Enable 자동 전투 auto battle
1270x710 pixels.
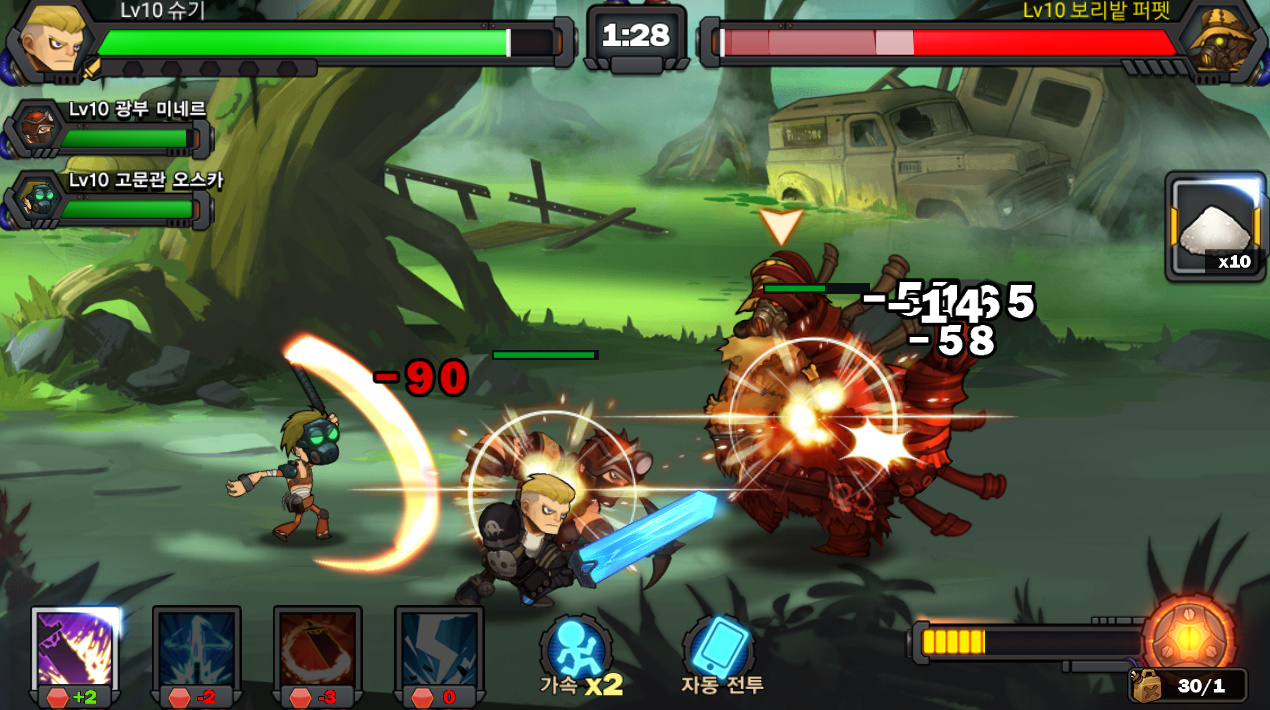[x=721, y=654]
